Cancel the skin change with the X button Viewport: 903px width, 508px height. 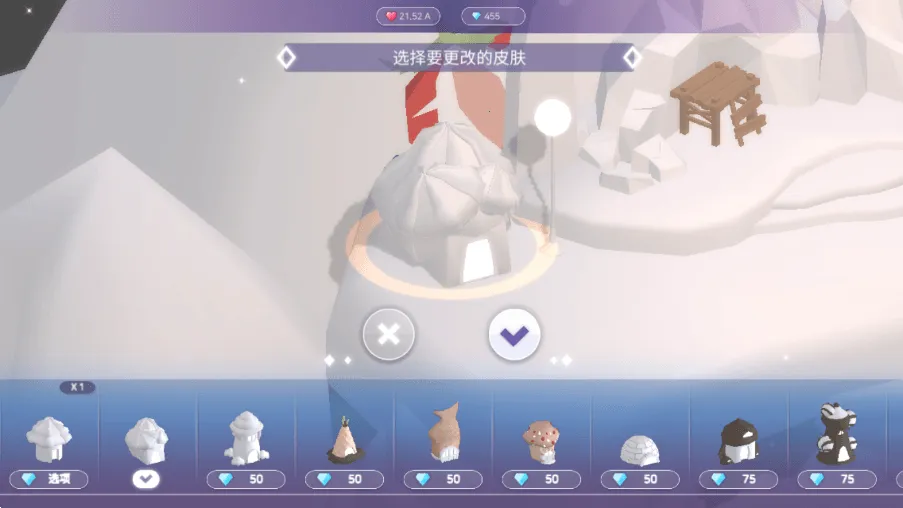pos(389,334)
